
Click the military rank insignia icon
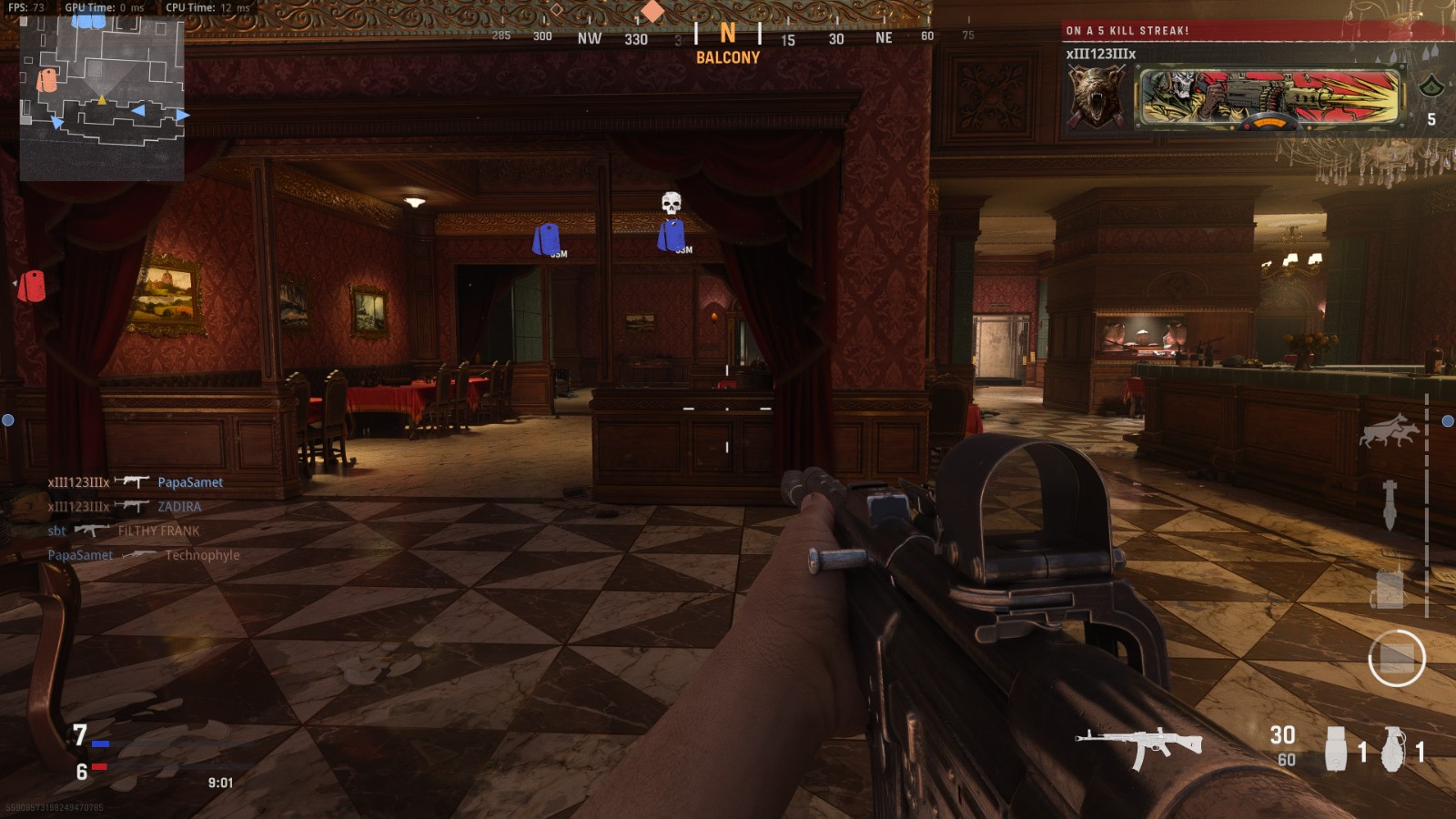click(1431, 87)
